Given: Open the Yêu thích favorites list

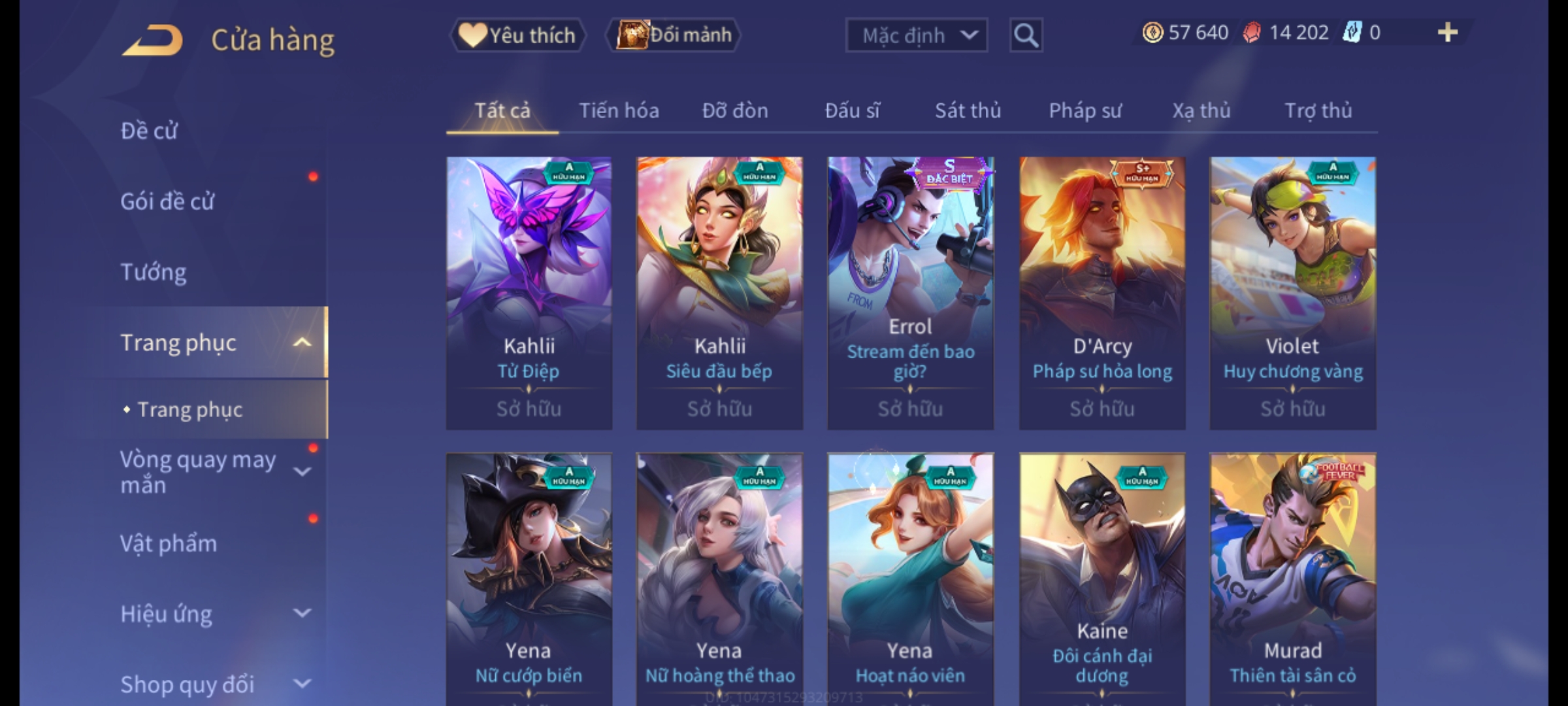Looking at the screenshot, I should click(x=517, y=35).
